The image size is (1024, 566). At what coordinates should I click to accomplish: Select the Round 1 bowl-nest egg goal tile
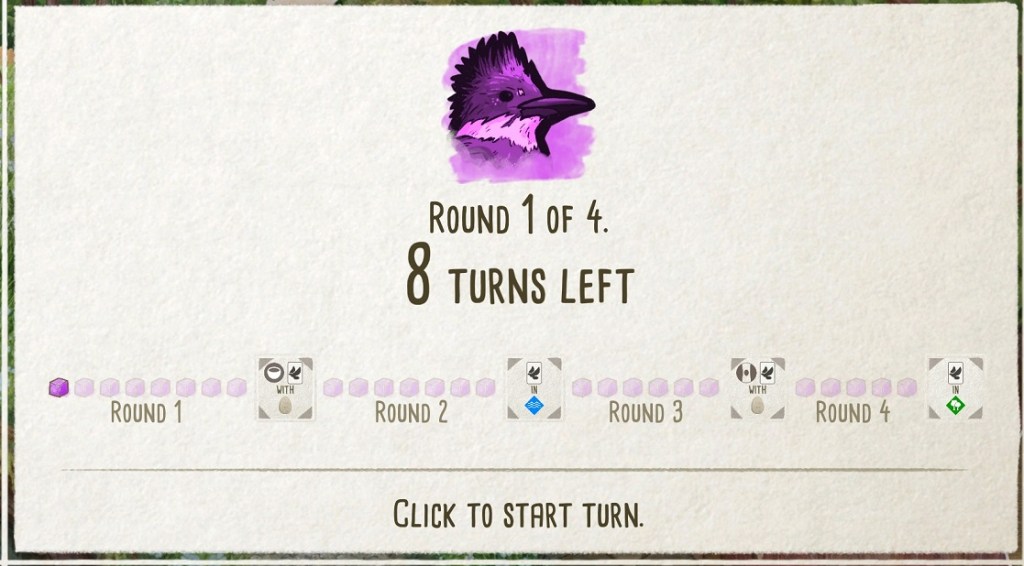coord(284,388)
